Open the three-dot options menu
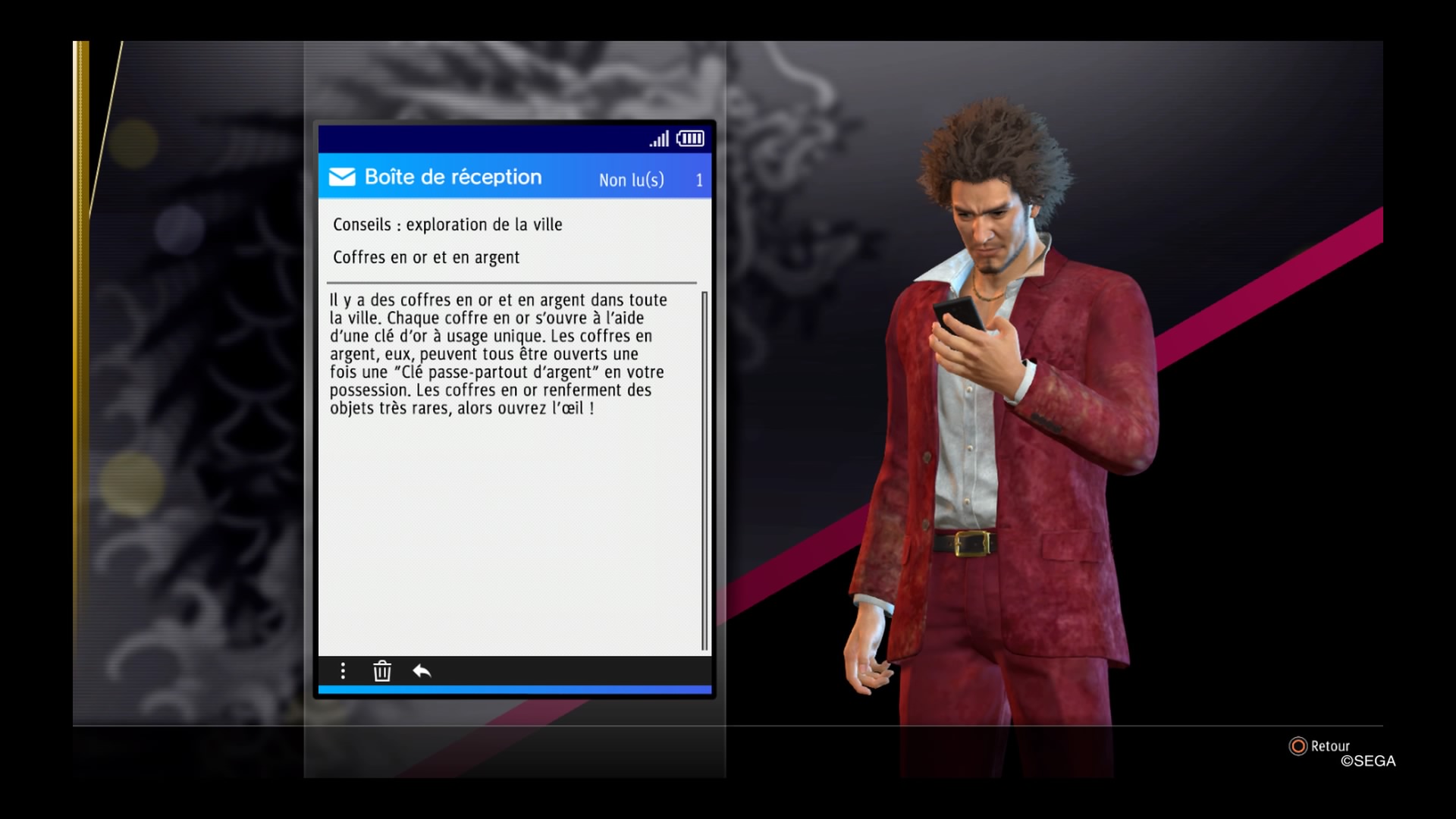1456x819 pixels. tap(343, 671)
